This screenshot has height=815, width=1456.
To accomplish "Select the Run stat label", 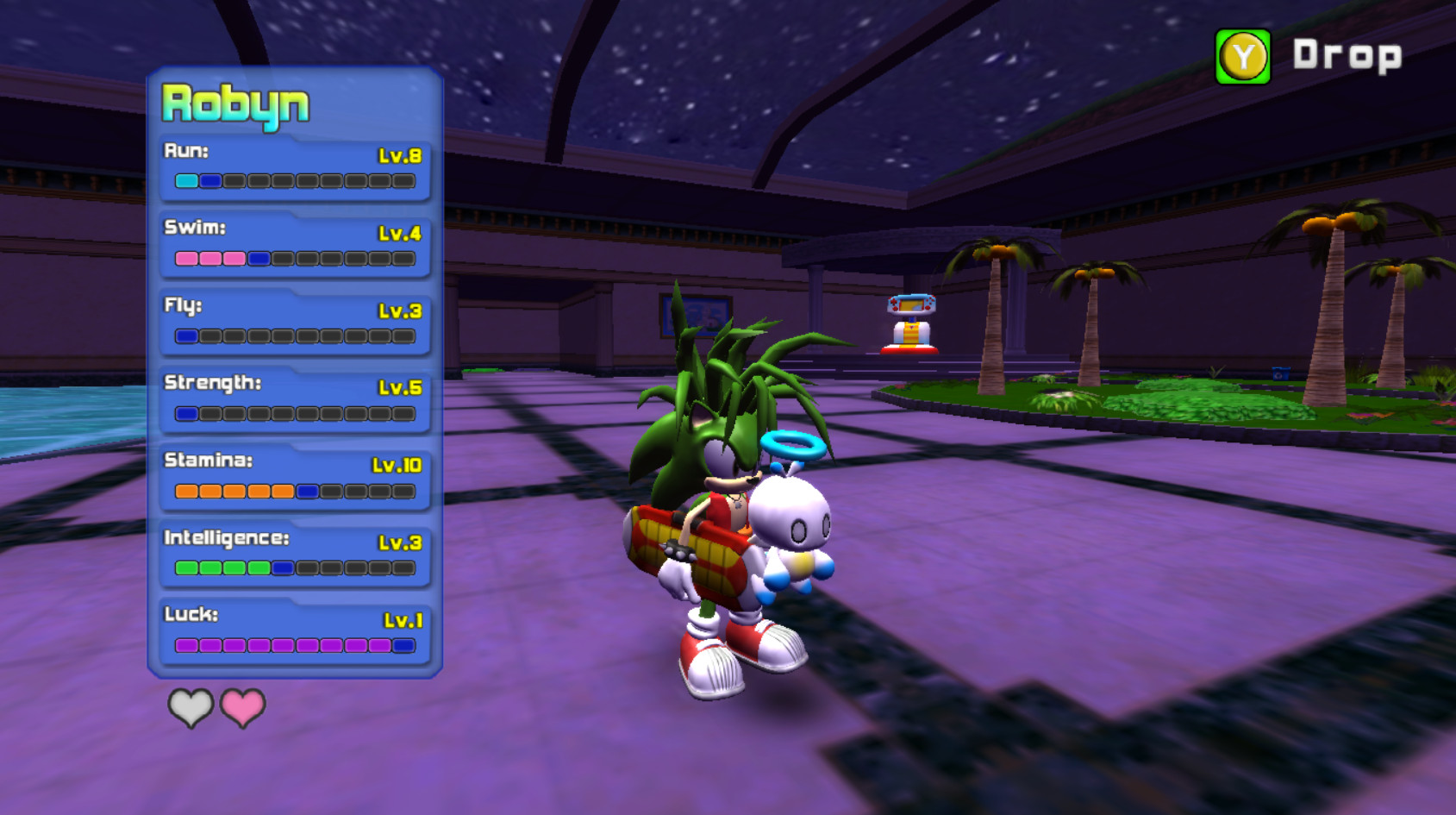I will pos(184,153).
